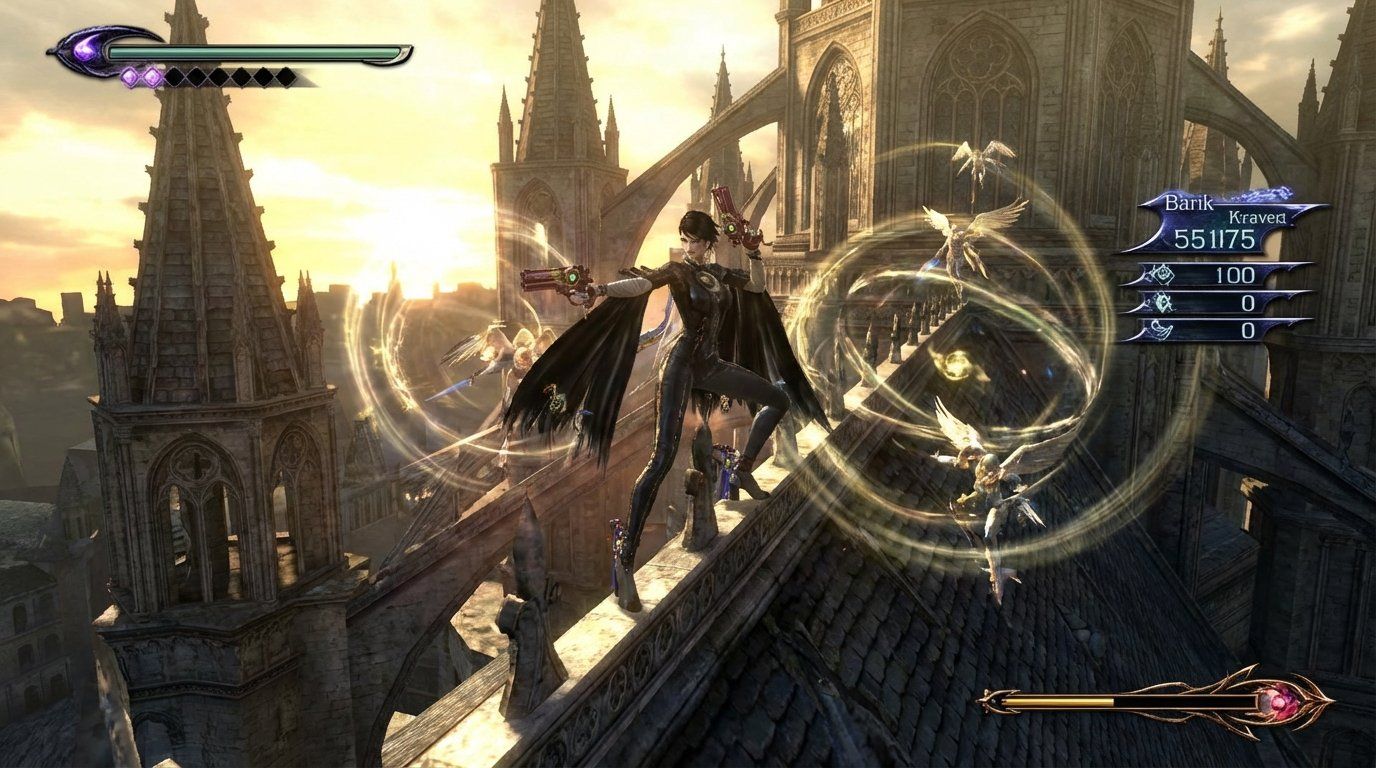Toggle the first lit magic orb
This screenshot has width=1376, height=768.
pos(129,76)
